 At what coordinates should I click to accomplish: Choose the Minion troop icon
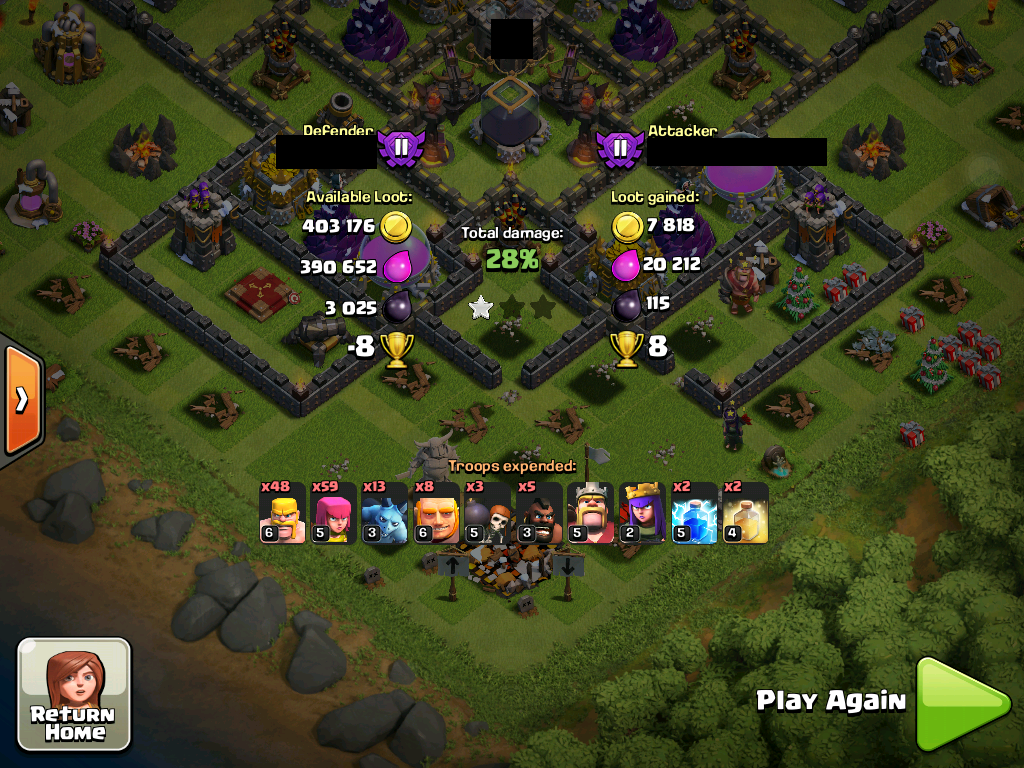click(x=385, y=513)
